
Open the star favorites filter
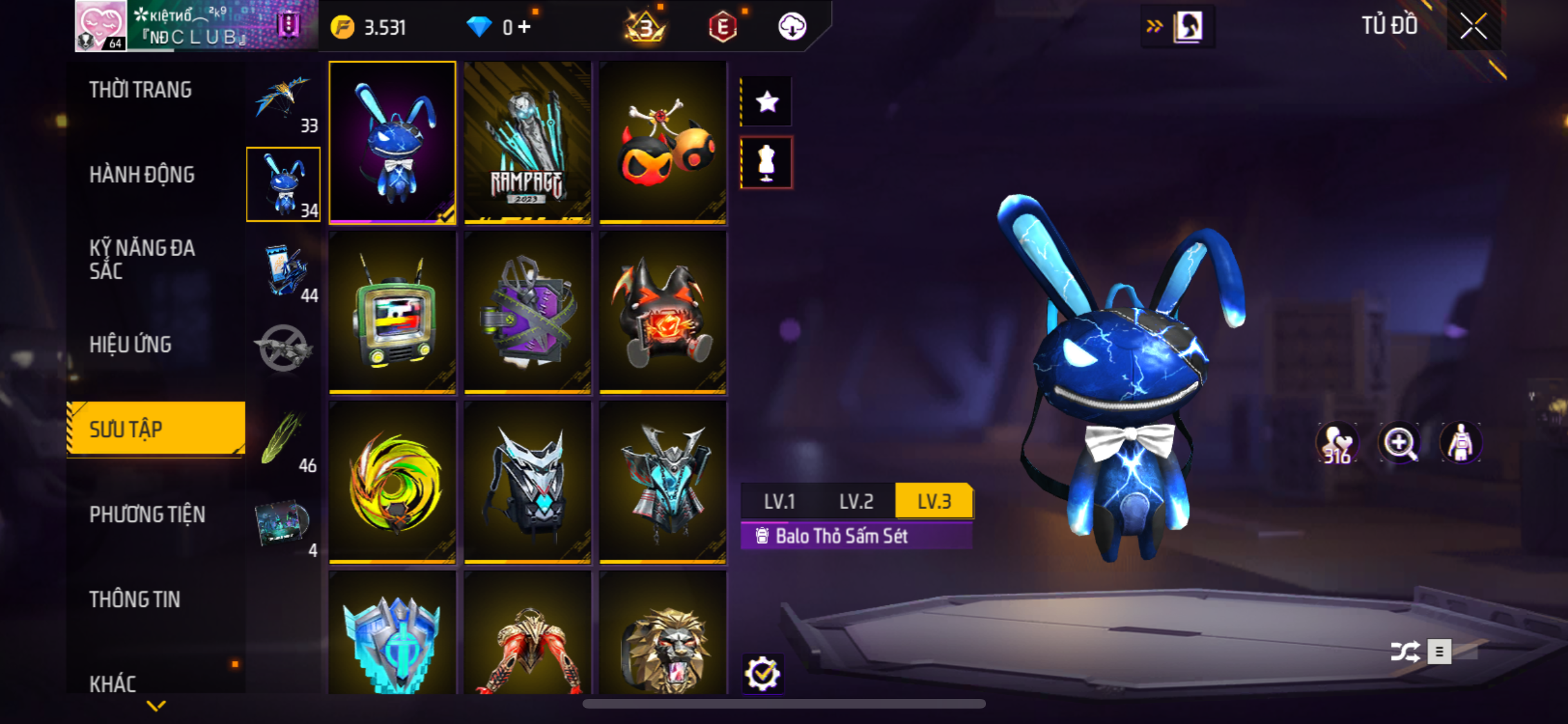(766, 102)
